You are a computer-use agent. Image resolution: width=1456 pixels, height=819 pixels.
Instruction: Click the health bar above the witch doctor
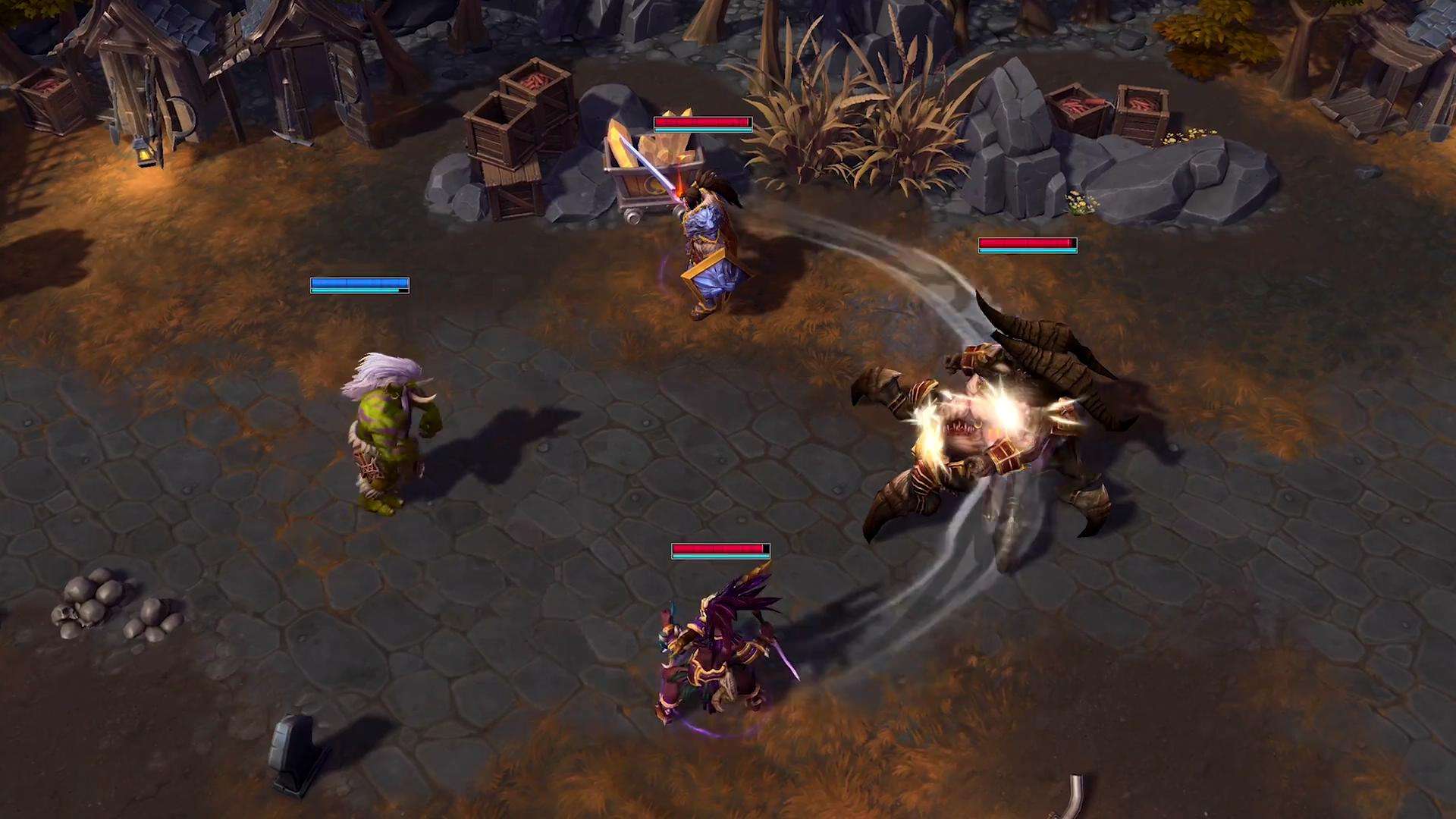(x=717, y=549)
